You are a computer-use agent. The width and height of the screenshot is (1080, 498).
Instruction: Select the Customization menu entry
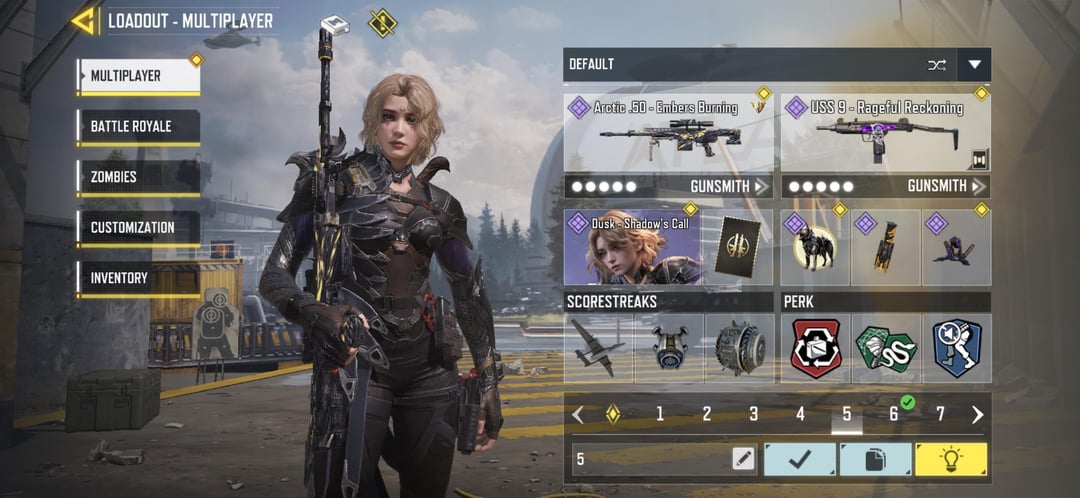click(x=138, y=227)
